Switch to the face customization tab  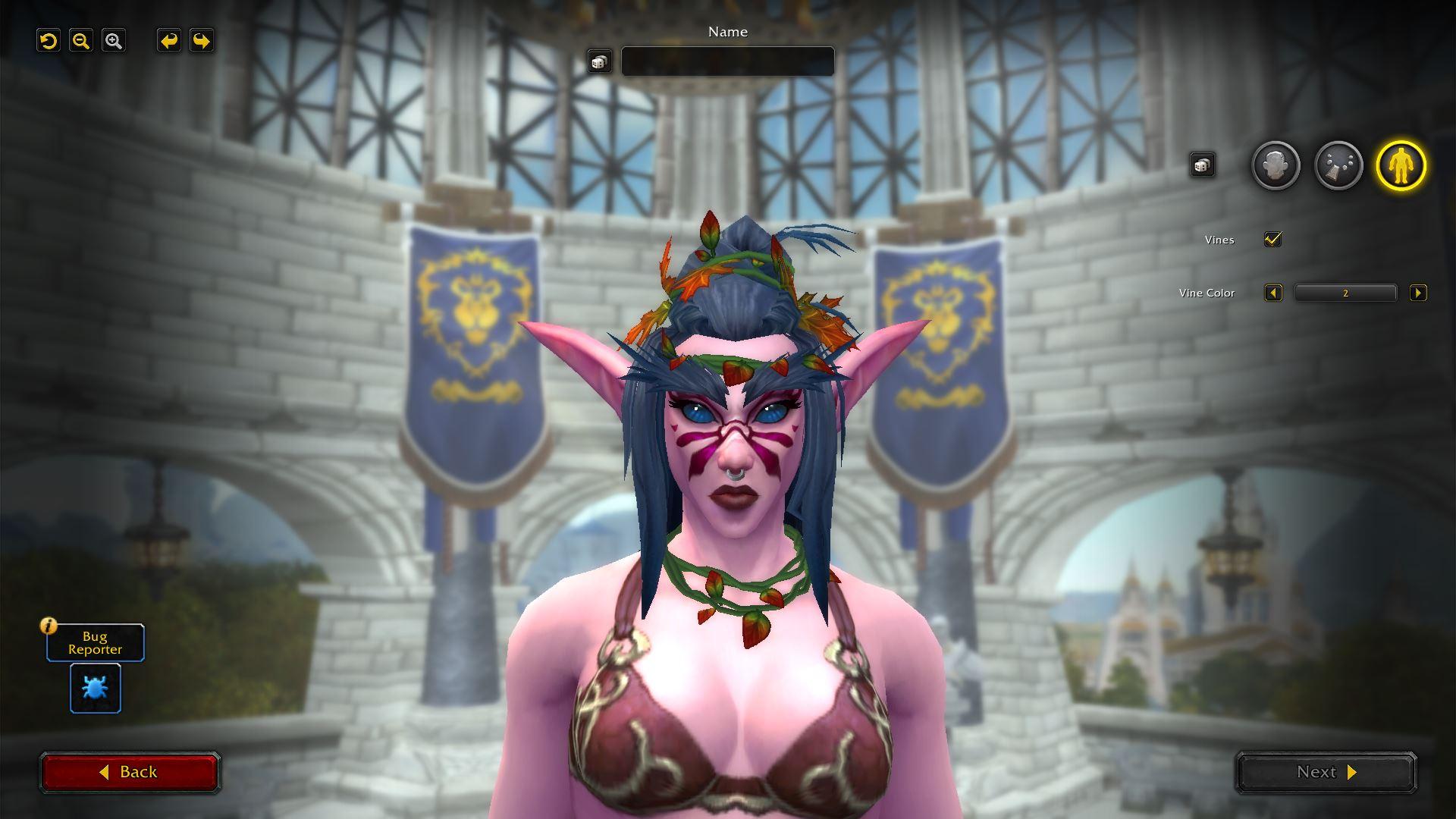tap(1276, 165)
